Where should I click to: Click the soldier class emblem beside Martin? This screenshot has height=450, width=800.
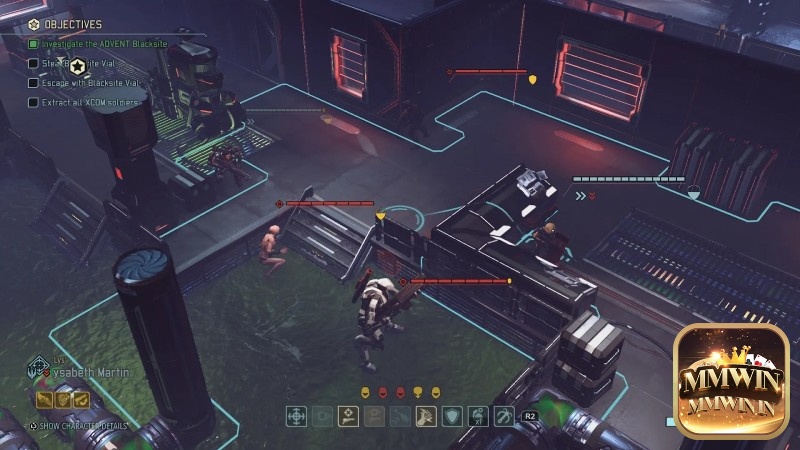38,368
